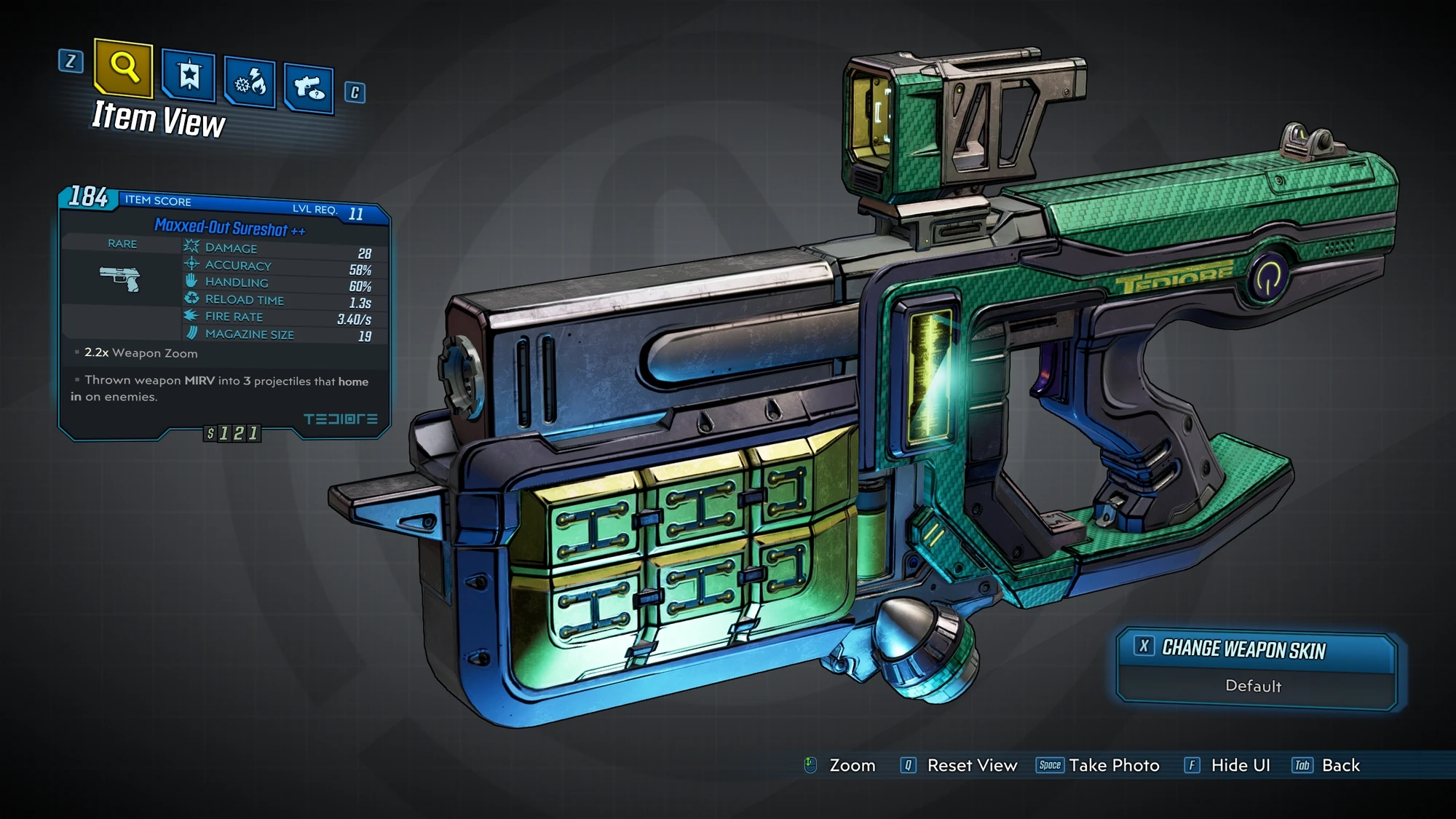
Task: Click the Fire Rate icon
Action: tap(191, 316)
